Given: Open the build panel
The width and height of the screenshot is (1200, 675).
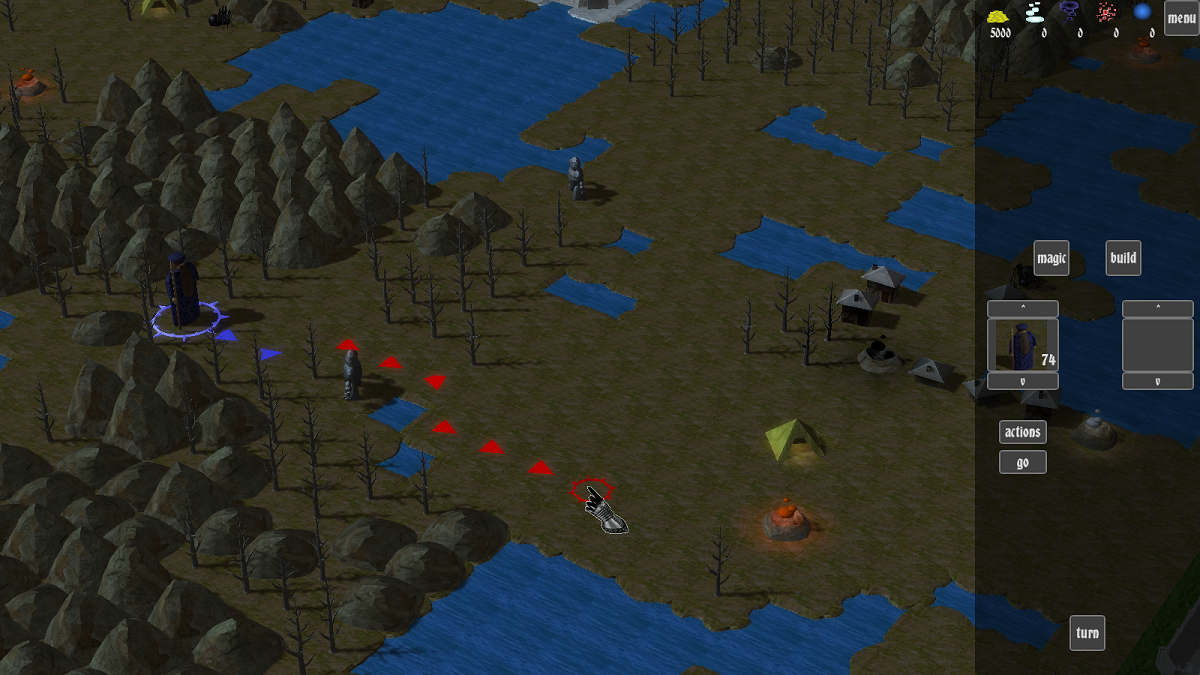Looking at the screenshot, I should pos(1123,258).
